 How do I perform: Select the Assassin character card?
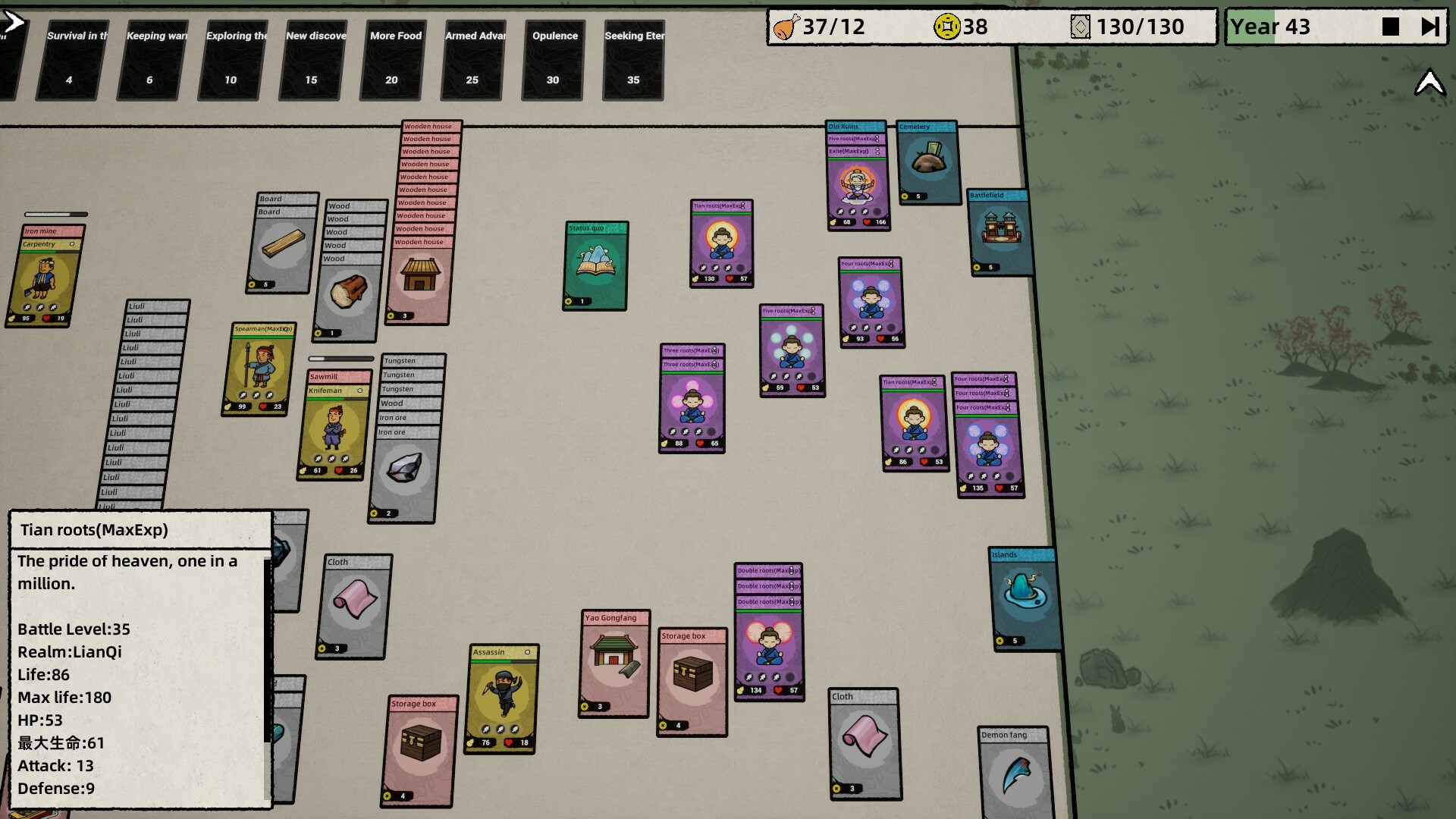[504, 690]
